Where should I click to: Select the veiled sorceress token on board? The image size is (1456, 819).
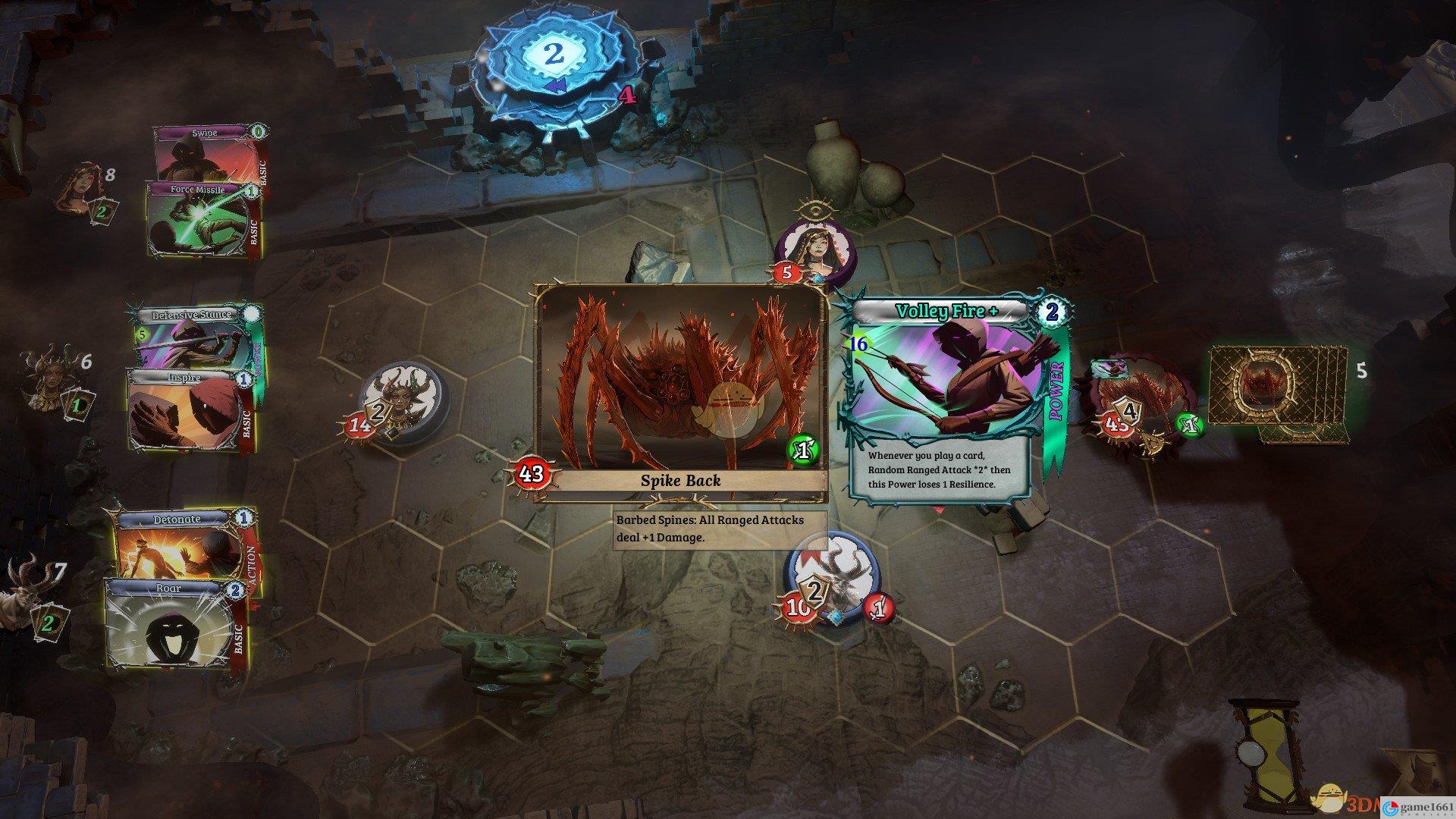pyautogui.click(x=814, y=251)
